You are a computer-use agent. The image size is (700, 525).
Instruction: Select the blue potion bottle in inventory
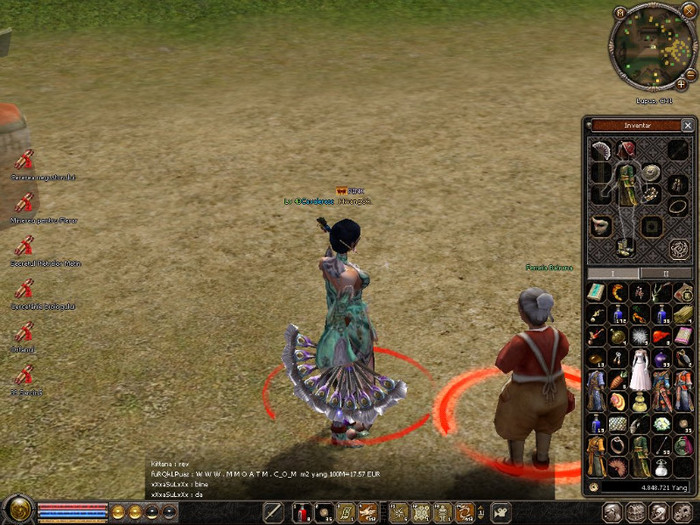[x=618, y=314]
